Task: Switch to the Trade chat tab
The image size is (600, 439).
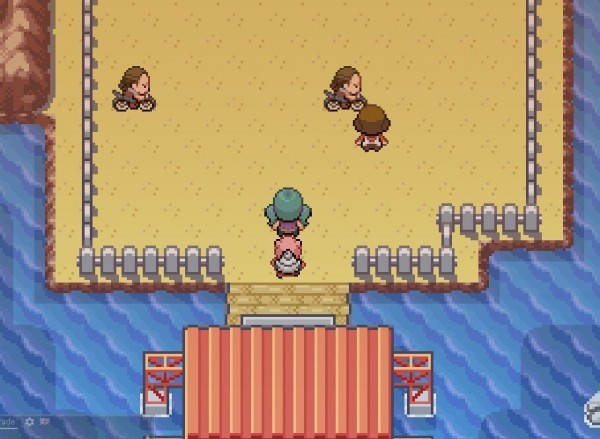Action: click(8, 422)
